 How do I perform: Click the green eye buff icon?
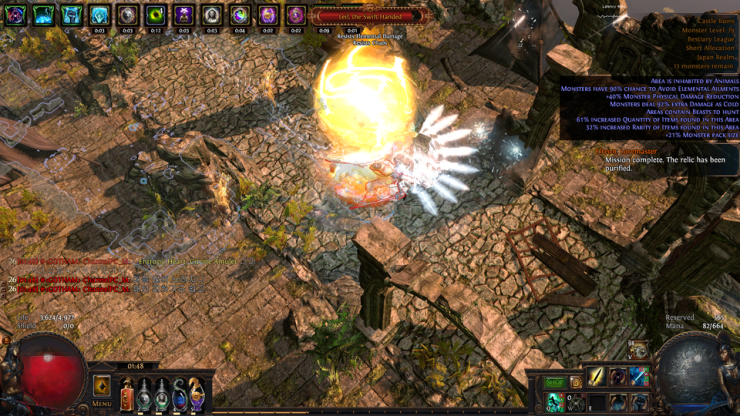tap(155, 16)
